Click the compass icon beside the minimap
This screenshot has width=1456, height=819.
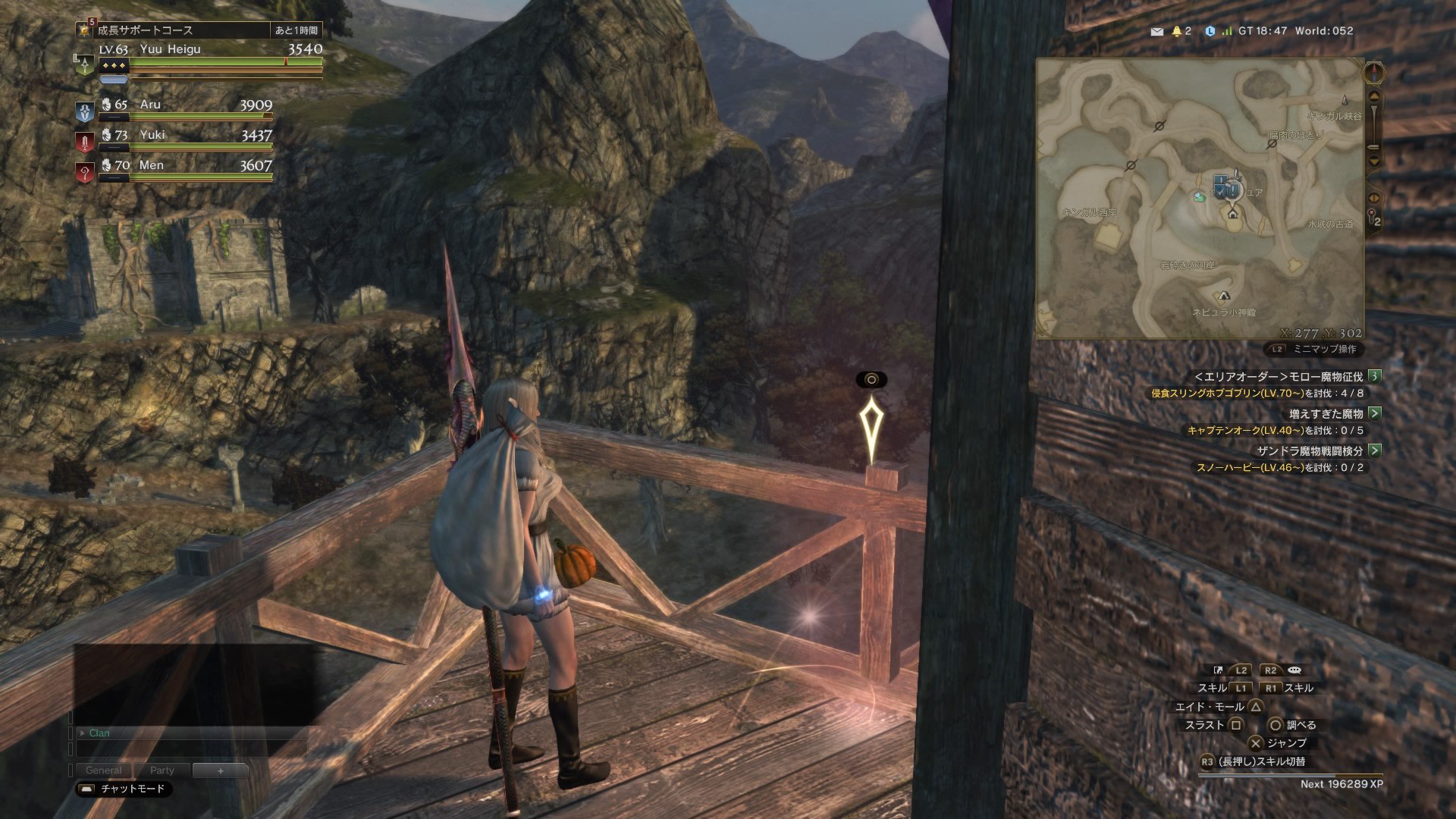coord(1373,74)
